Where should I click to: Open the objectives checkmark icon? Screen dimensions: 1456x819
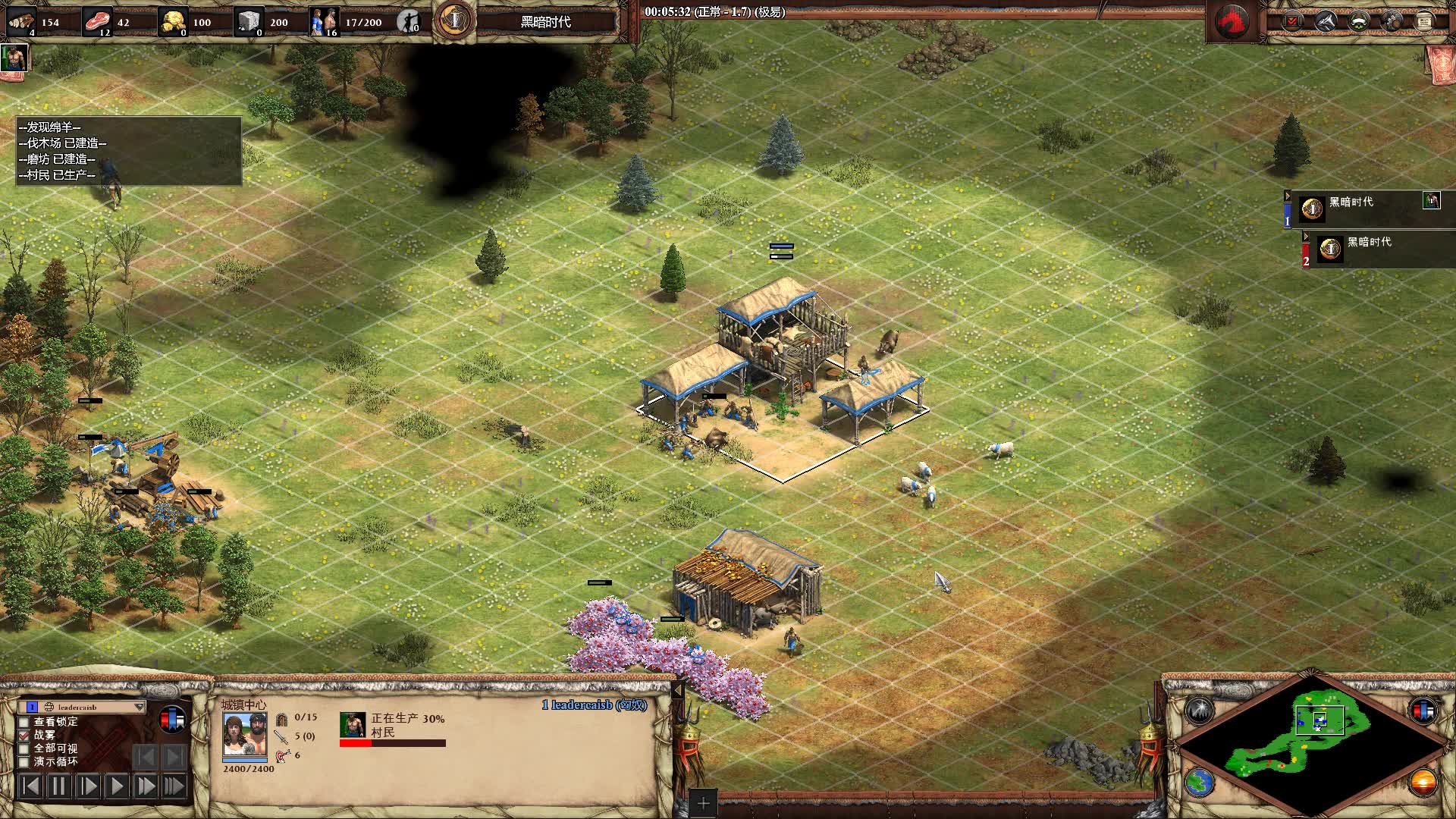(1291, 21)
